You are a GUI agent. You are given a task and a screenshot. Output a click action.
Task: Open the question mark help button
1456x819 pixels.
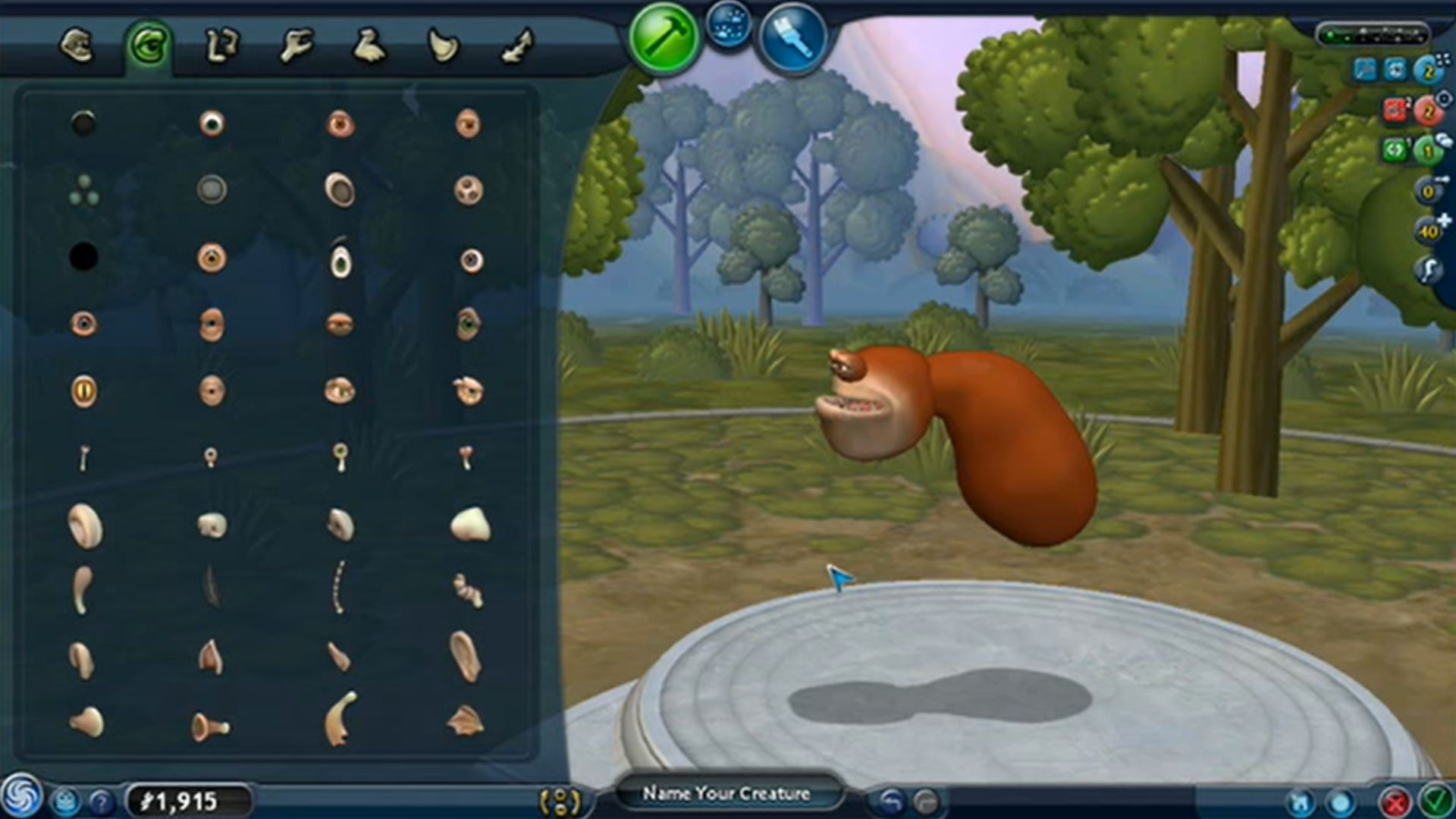(x=101, y=802)
